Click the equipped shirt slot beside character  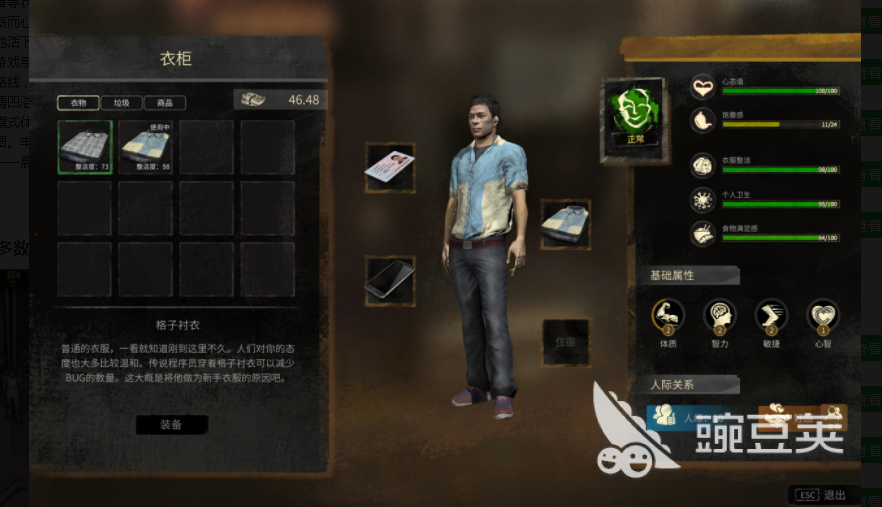coord(565,223)
